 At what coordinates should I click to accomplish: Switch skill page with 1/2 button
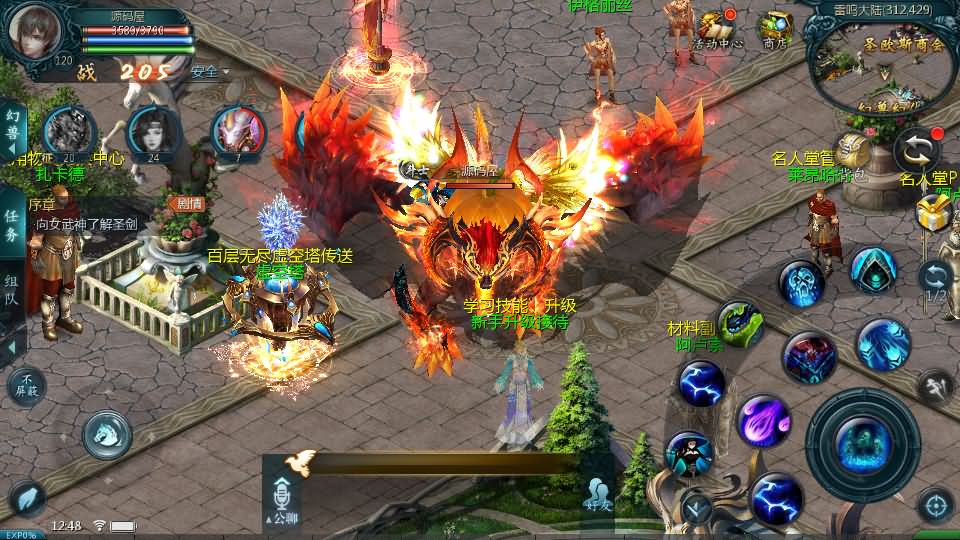click(x=935, y=279)
